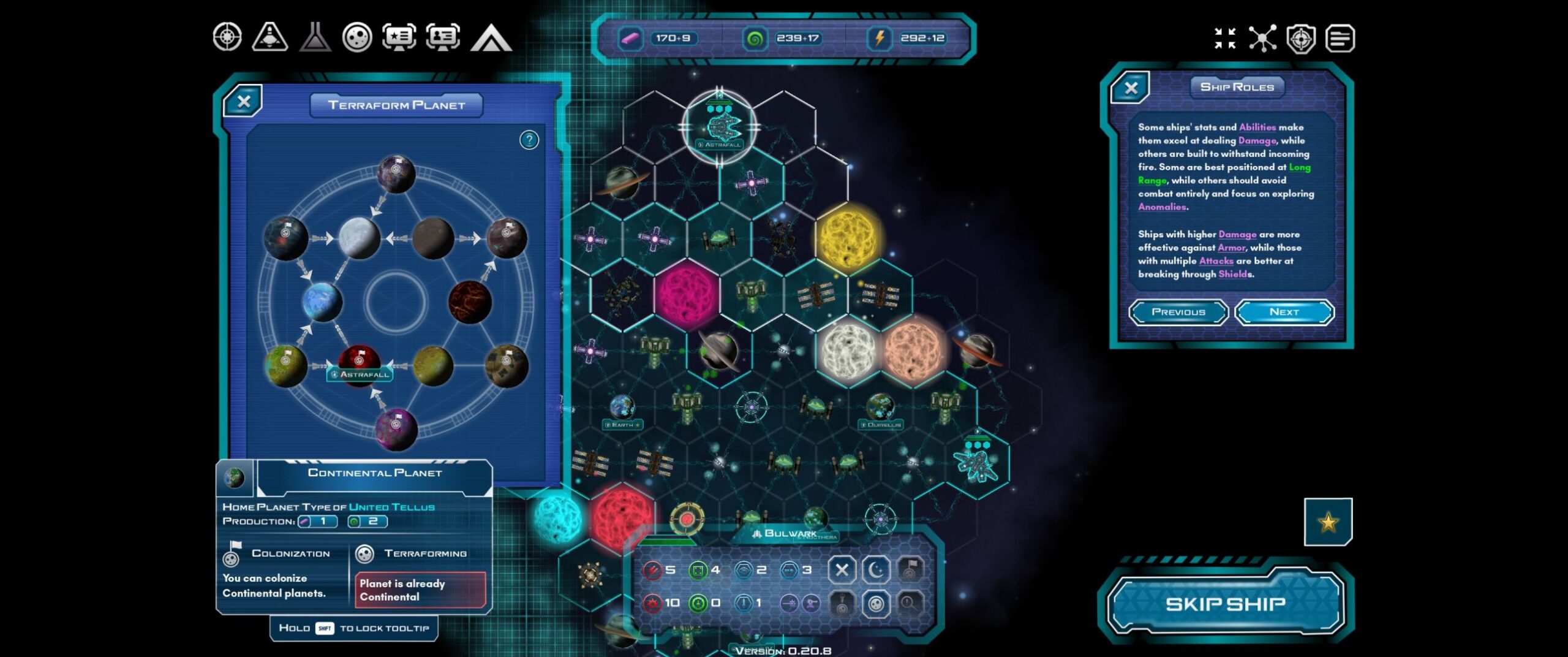Open the research flask icon in top toolbar

tap(315, 37)
